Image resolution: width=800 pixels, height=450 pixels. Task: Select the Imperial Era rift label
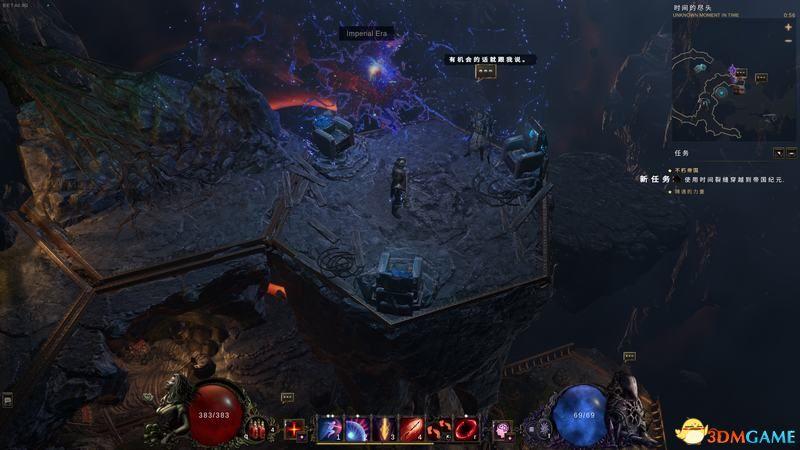[365, 34]
